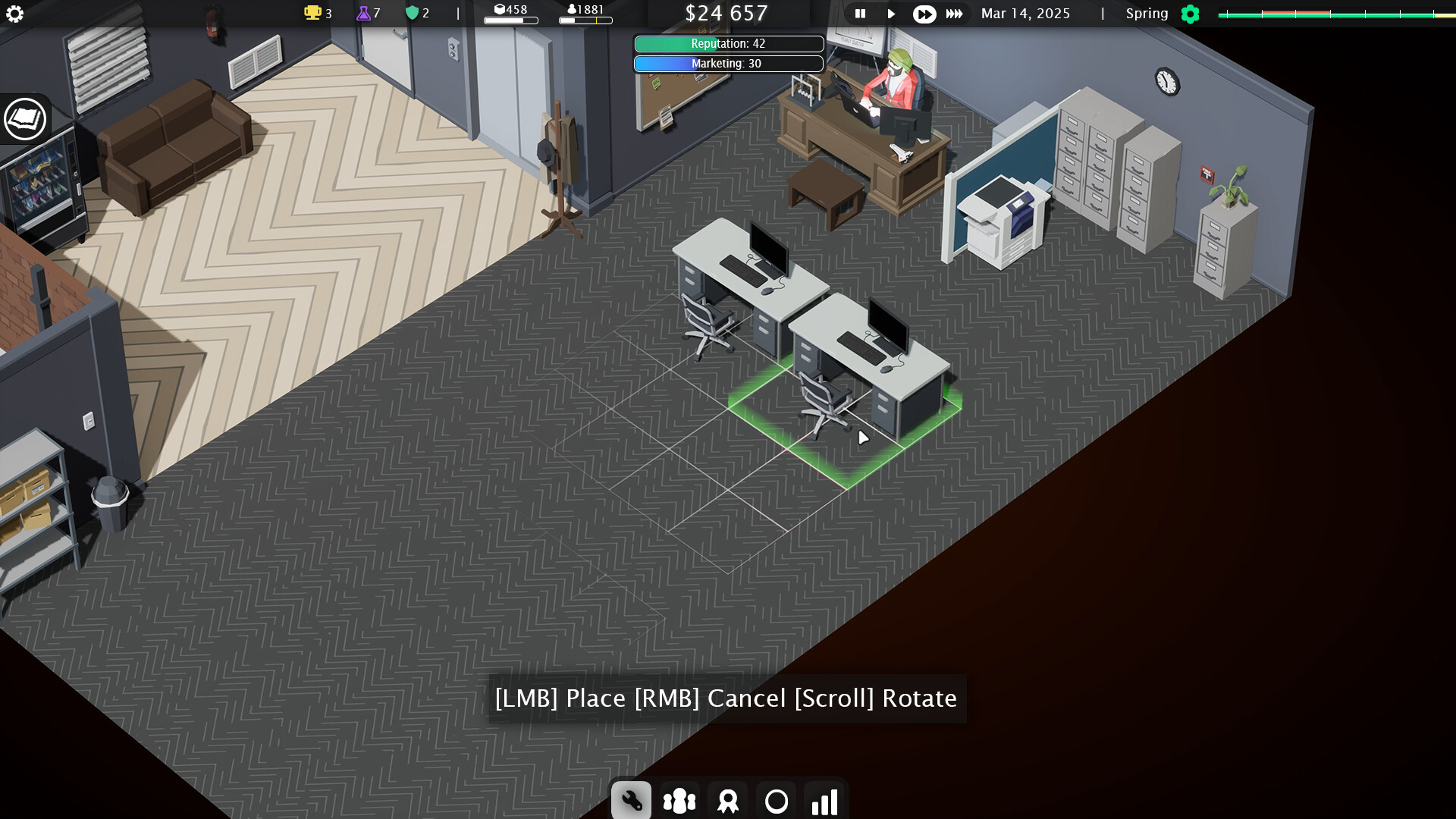This screenshot has height=819, width=1456.
Task: Enable double-speed fast forward
Action: [924, 14]
